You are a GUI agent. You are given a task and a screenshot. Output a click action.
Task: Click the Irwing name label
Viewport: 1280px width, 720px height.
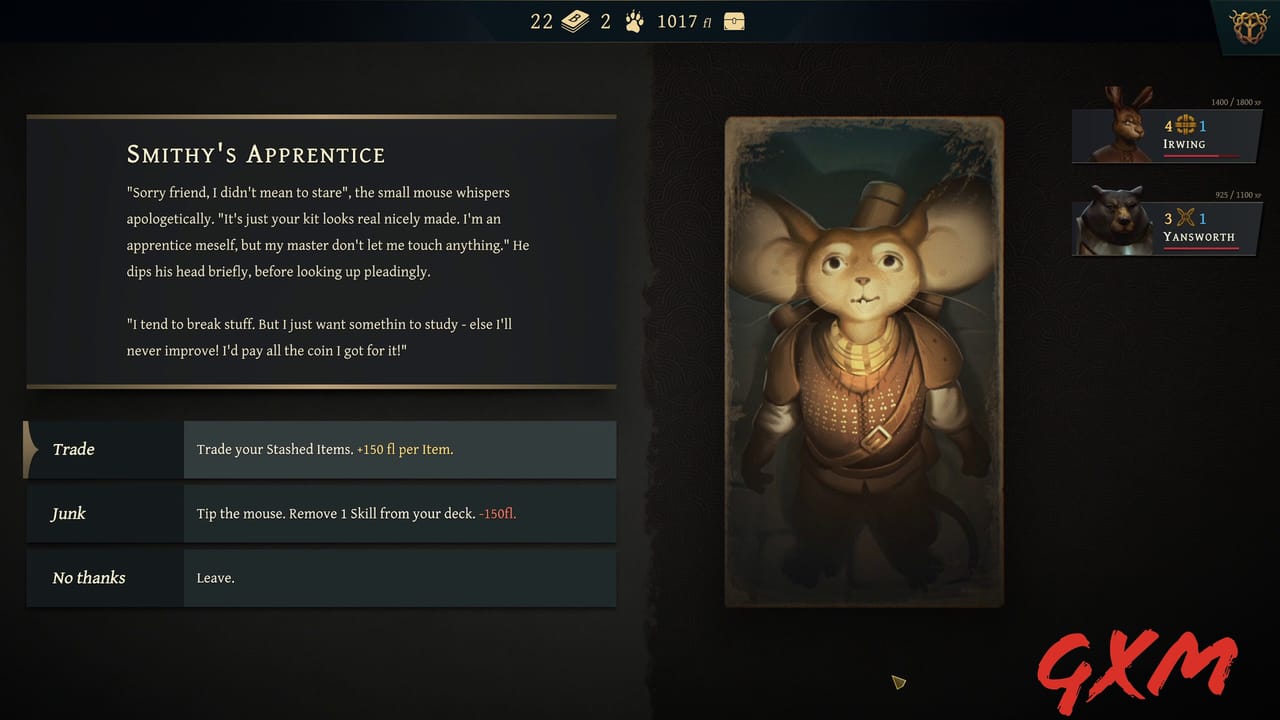[x=1185, y=144]
